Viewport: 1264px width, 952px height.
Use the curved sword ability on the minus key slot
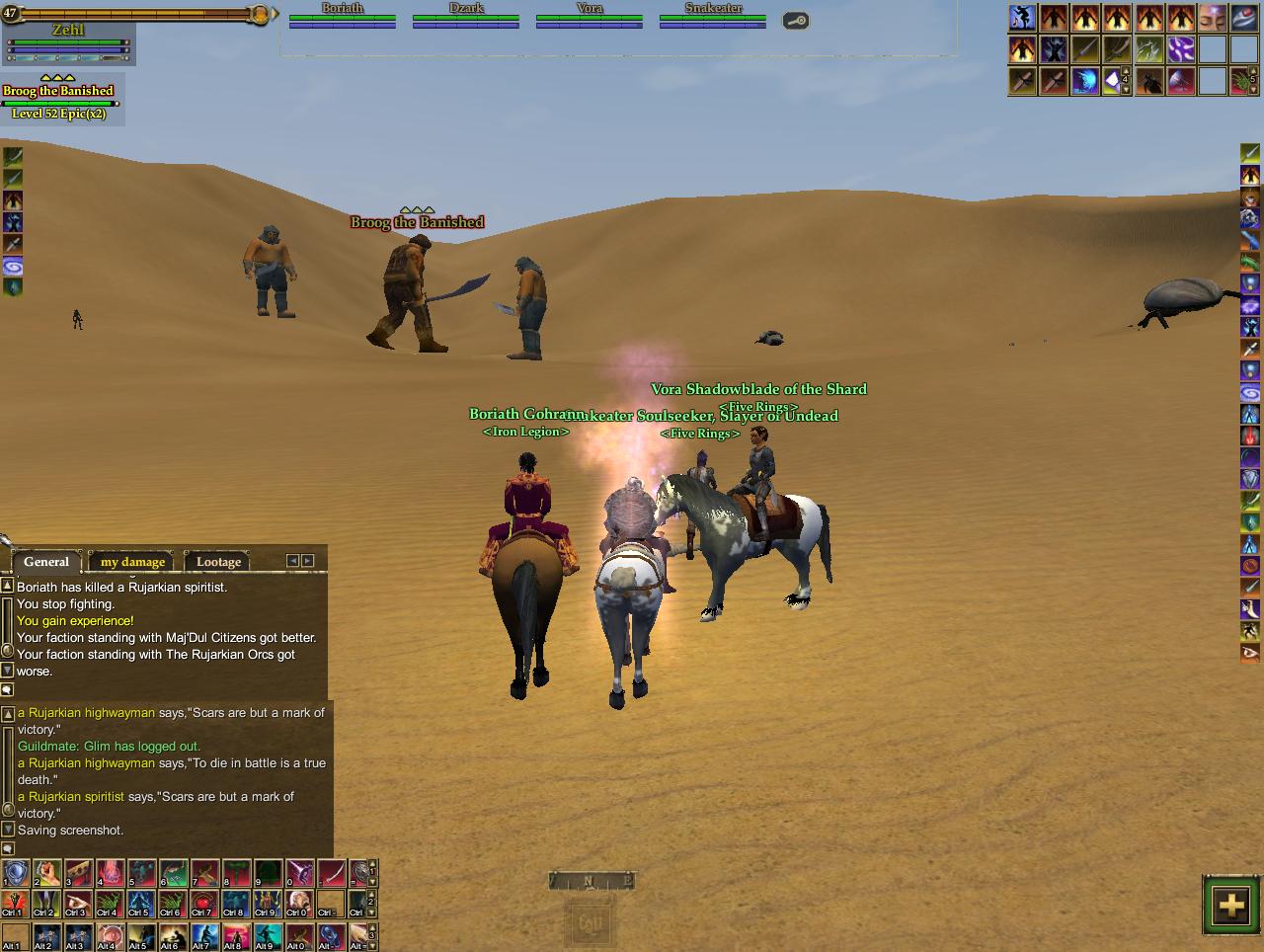coord(331,873)
